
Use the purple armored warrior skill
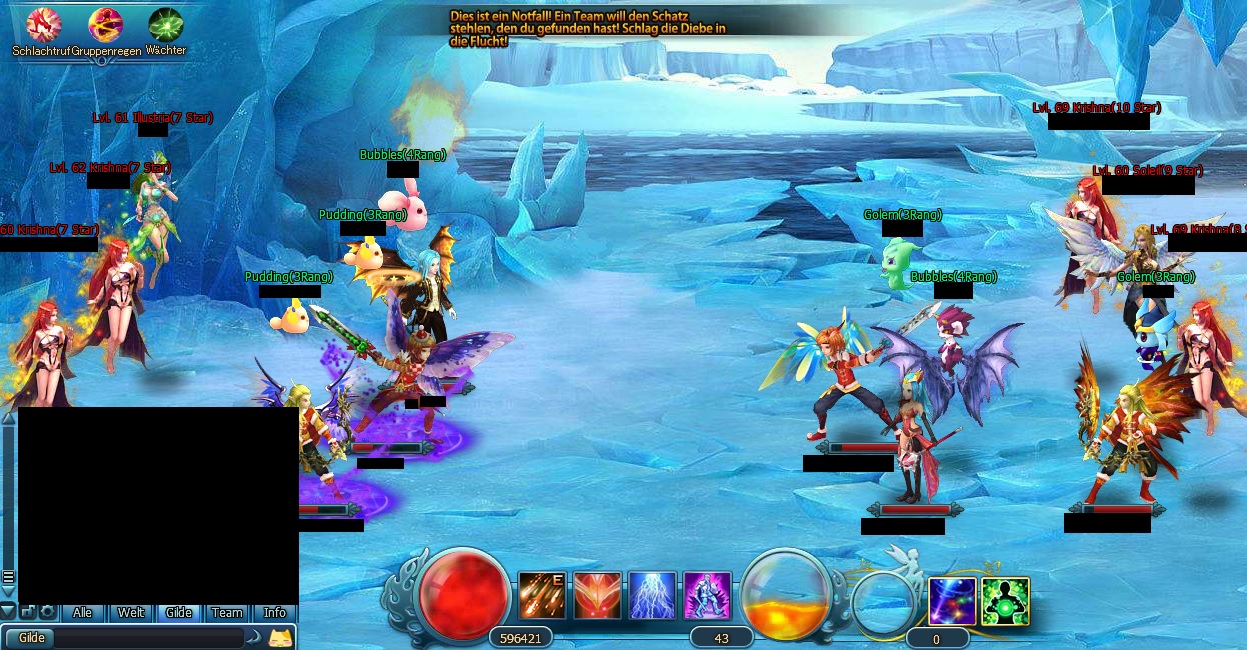707,596
